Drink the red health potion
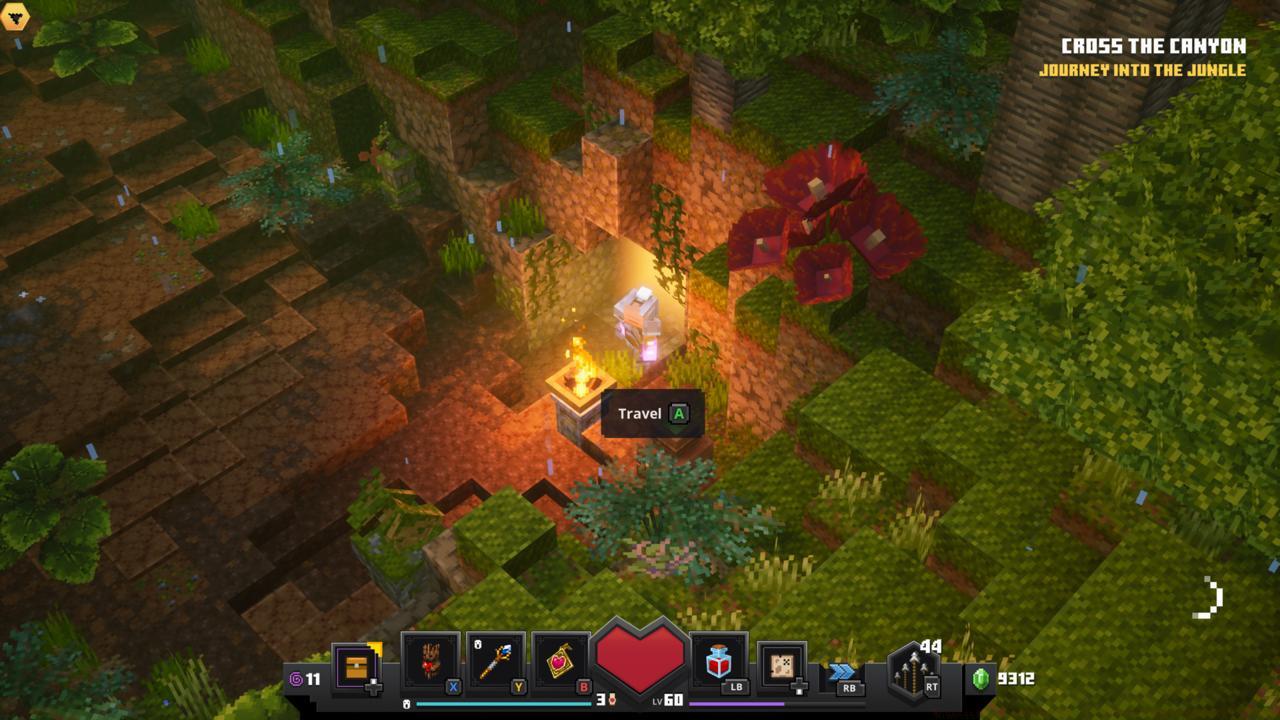This screenshot has height=720, width=1280. (x=719, y=661)
